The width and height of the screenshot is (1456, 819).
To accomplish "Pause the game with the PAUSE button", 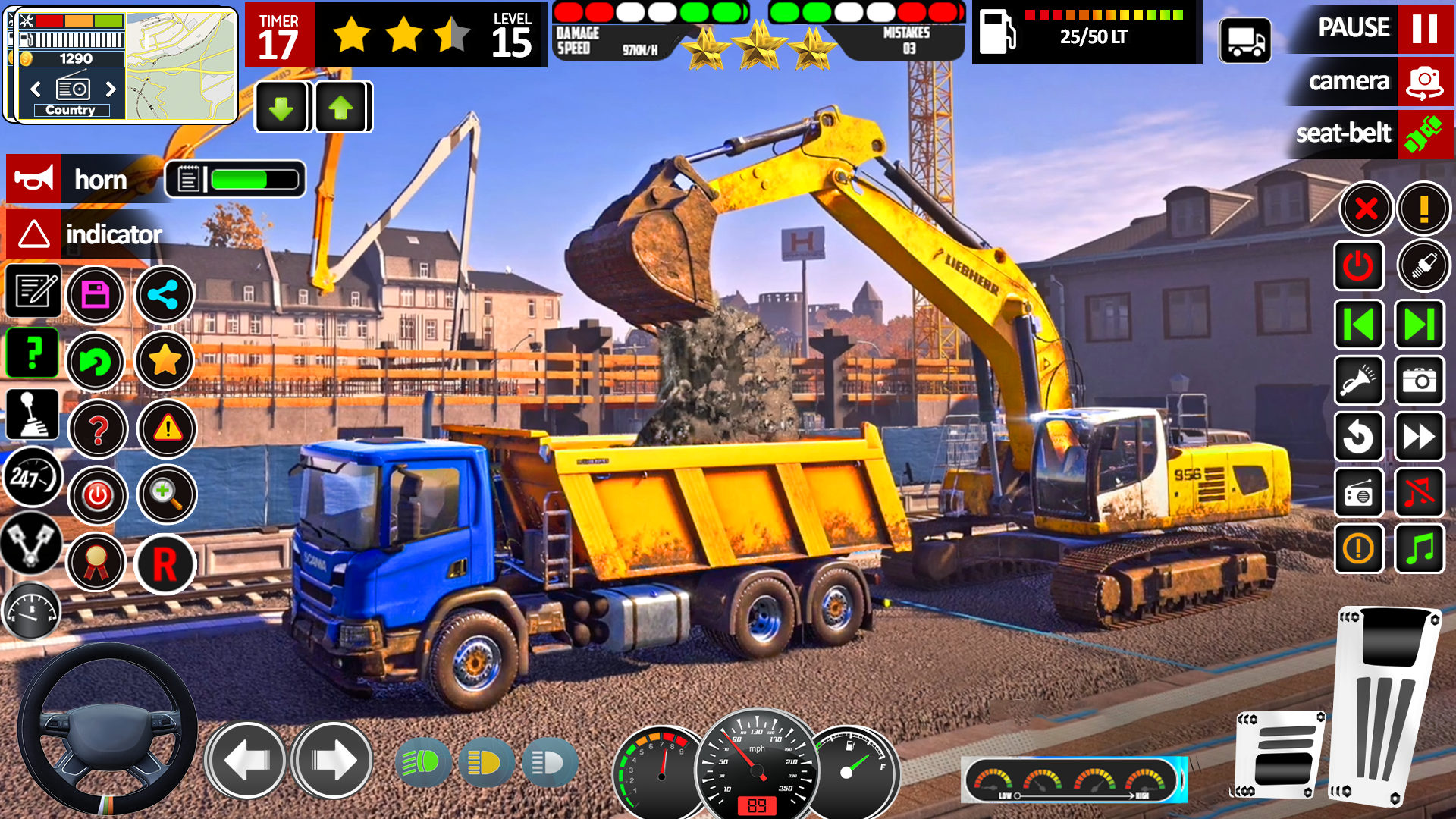I will pyautogui.click(x=1424, y=29).
